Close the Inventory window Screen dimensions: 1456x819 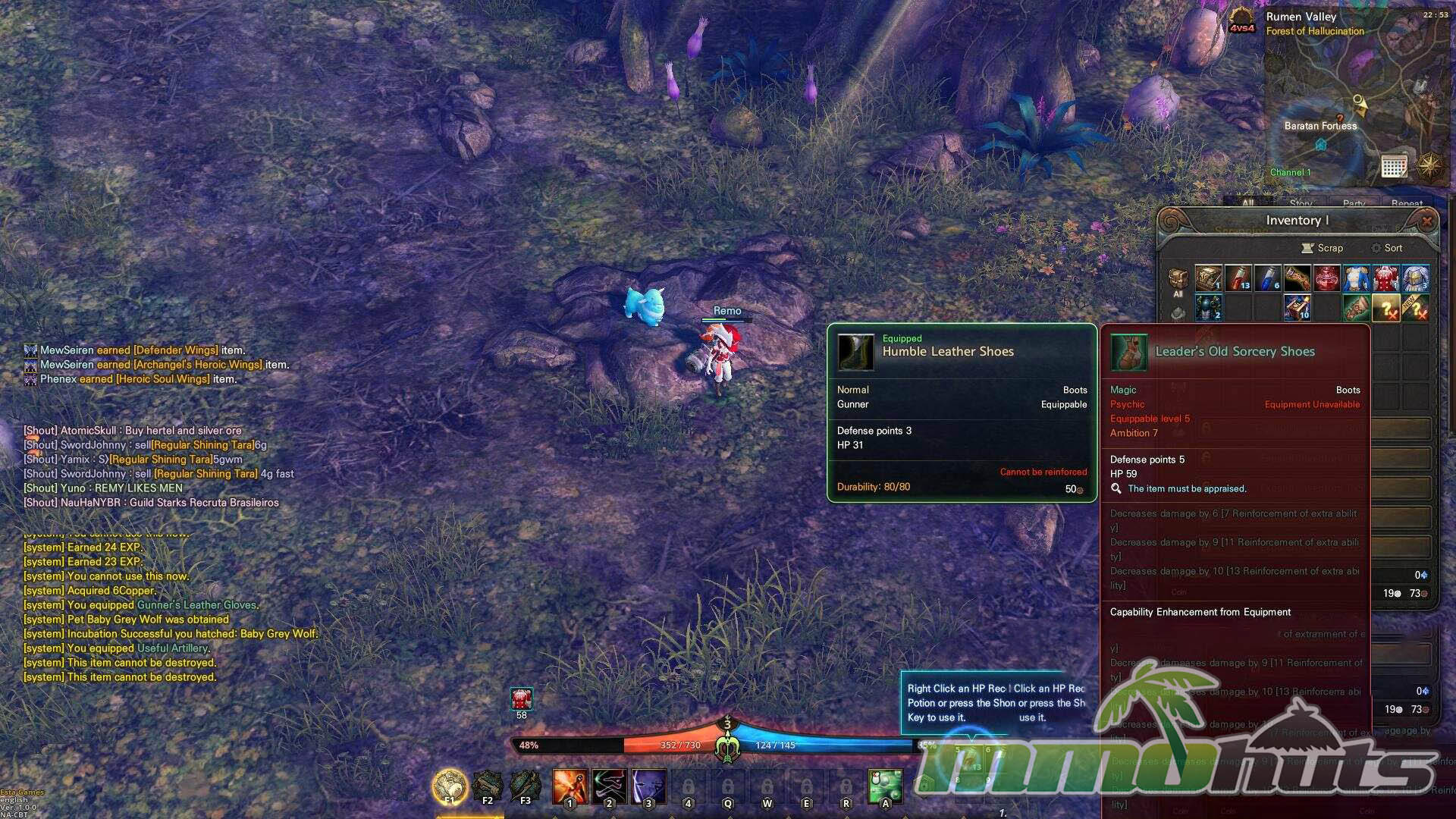(x=1426, y=221)
